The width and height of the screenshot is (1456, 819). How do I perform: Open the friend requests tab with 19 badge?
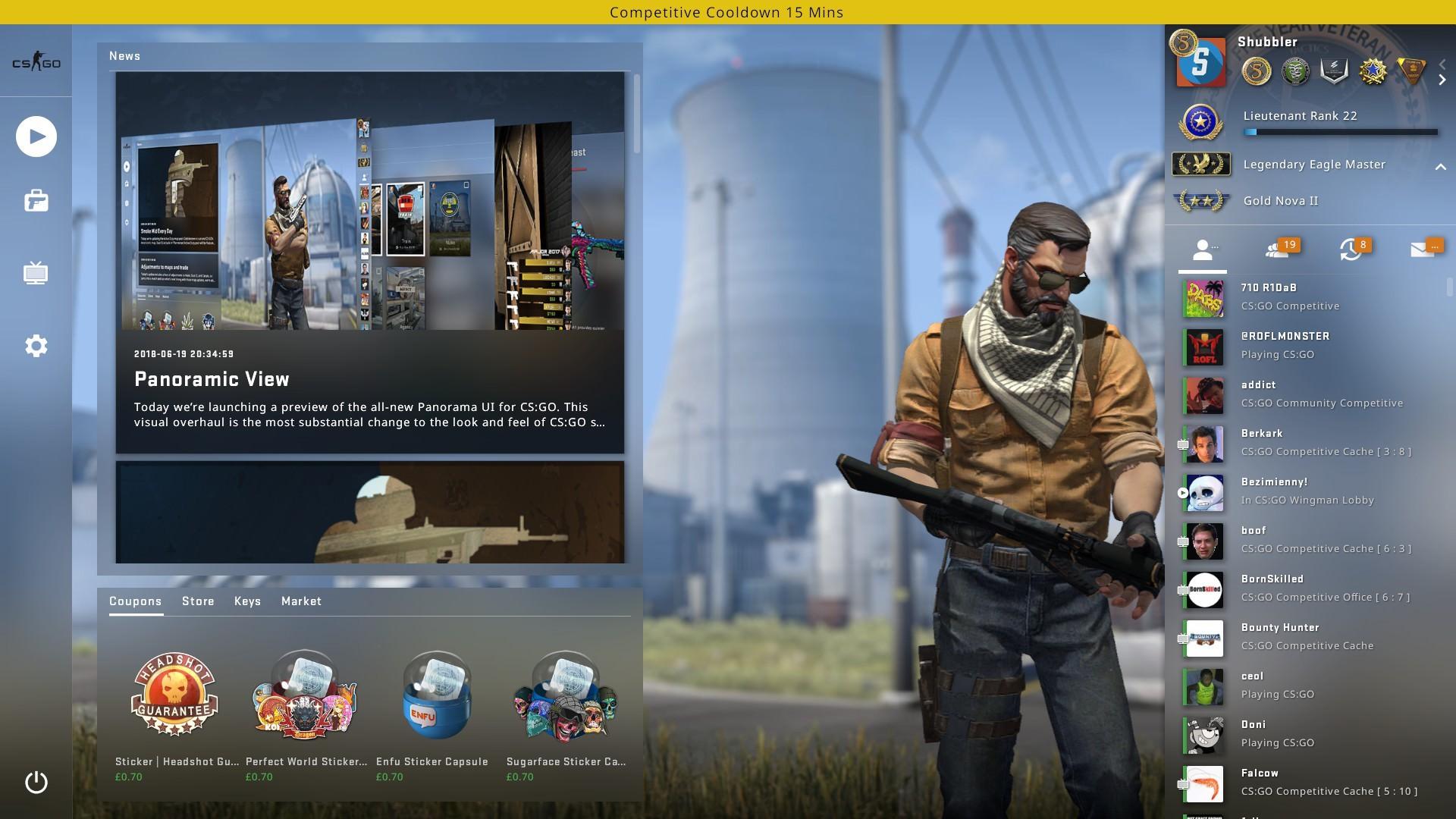(1279, 249)
